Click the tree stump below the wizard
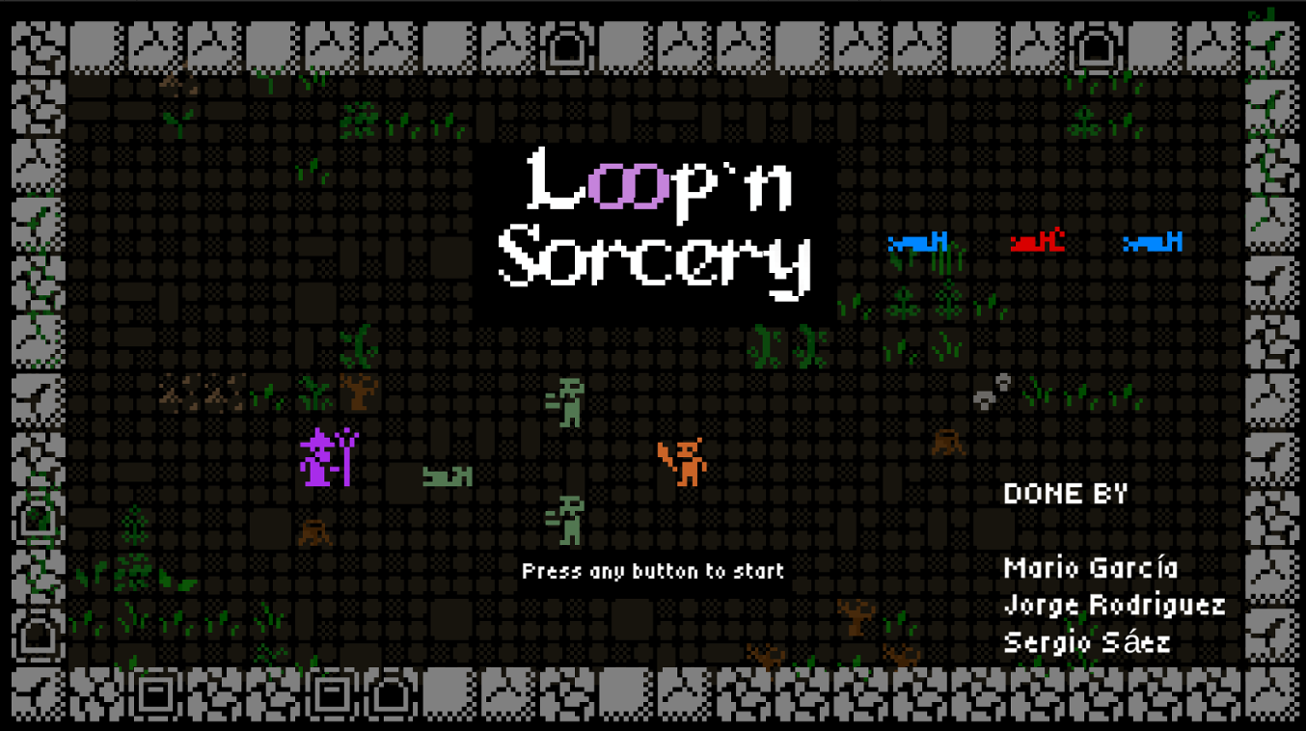Viewport: 1306px width, 731px height. (x=313, y=533)
